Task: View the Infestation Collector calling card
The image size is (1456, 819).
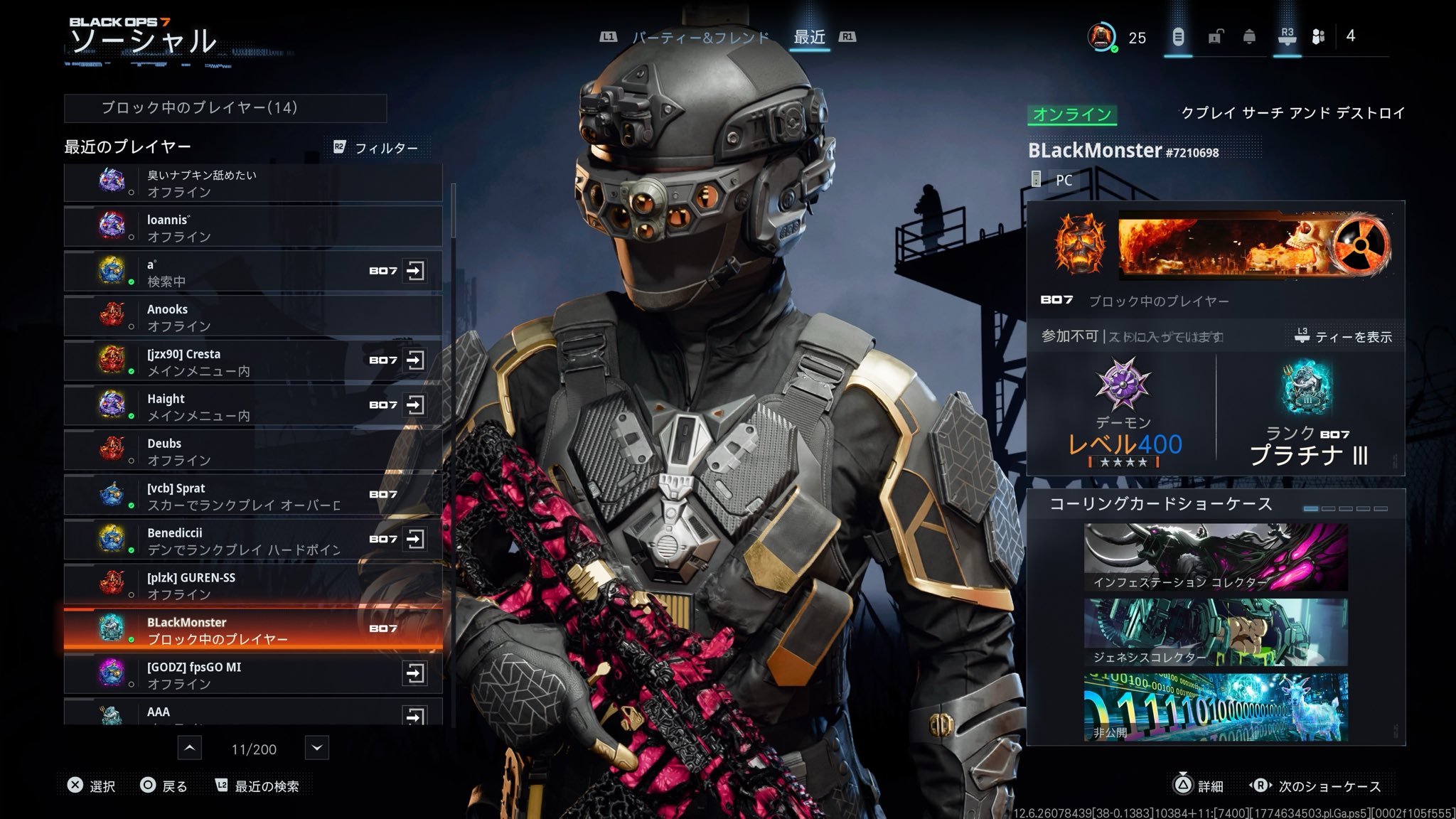Action: (1215, 557)
